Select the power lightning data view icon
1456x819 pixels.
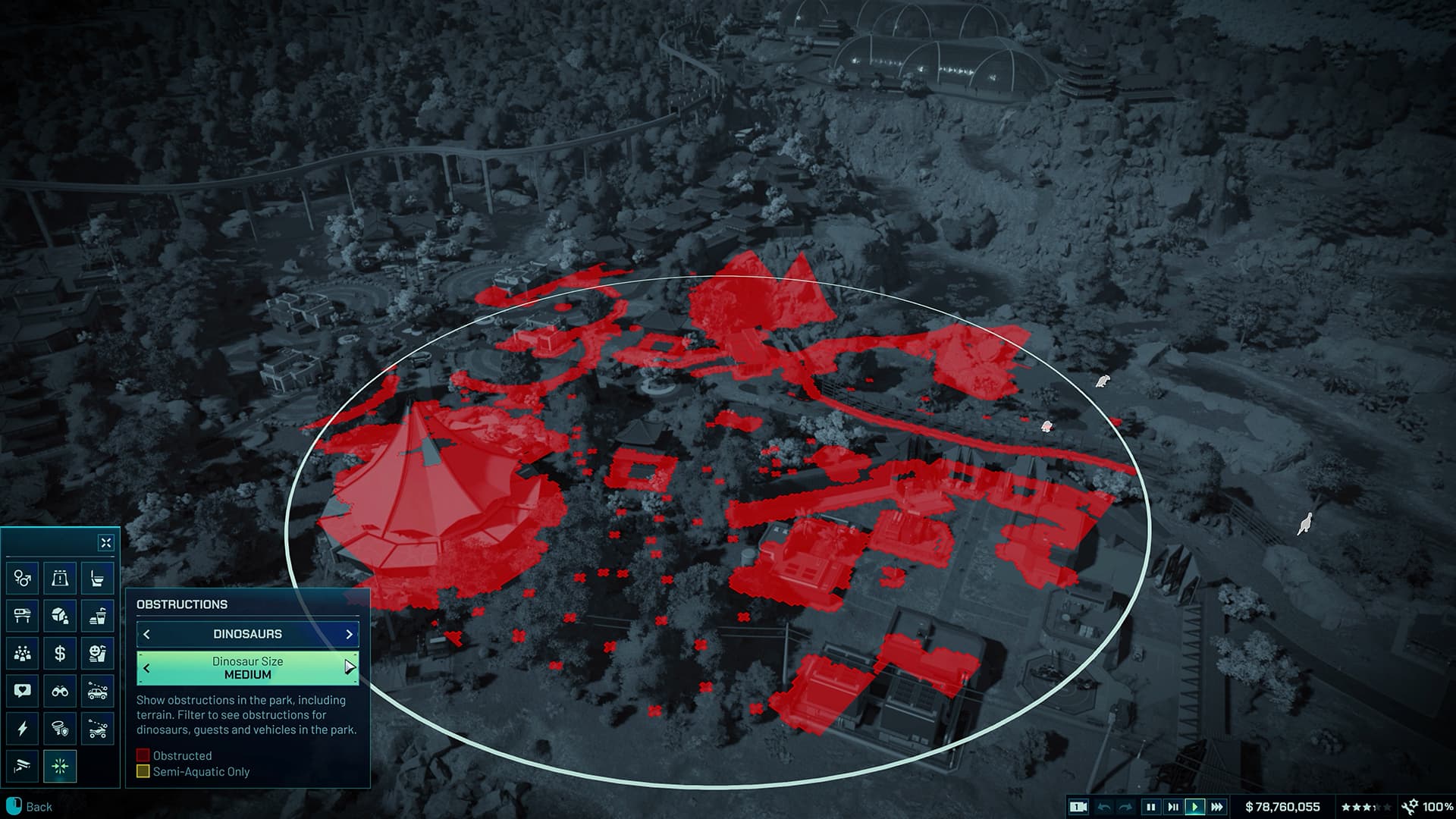click(21, 728)
